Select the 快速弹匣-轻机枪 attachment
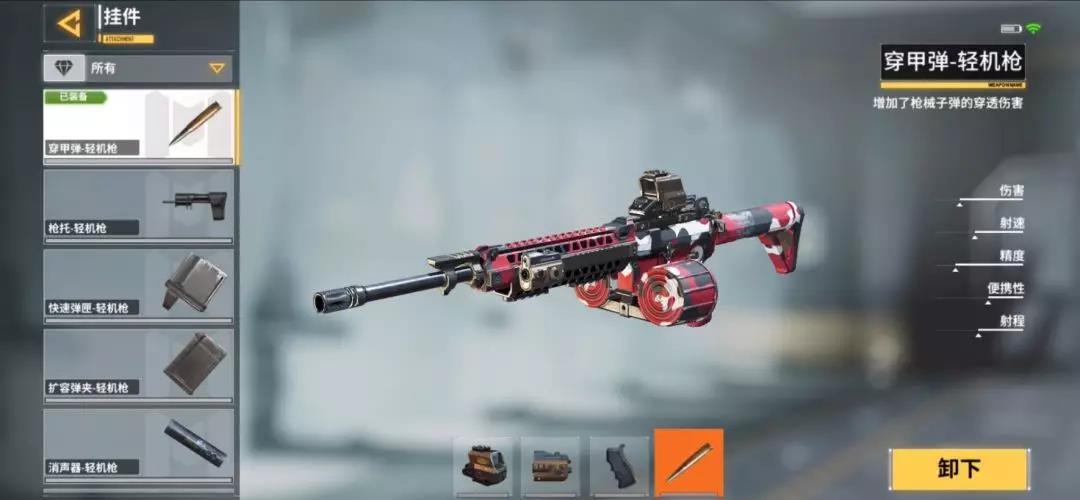1080x500 pixels. (x=139, y=285)
